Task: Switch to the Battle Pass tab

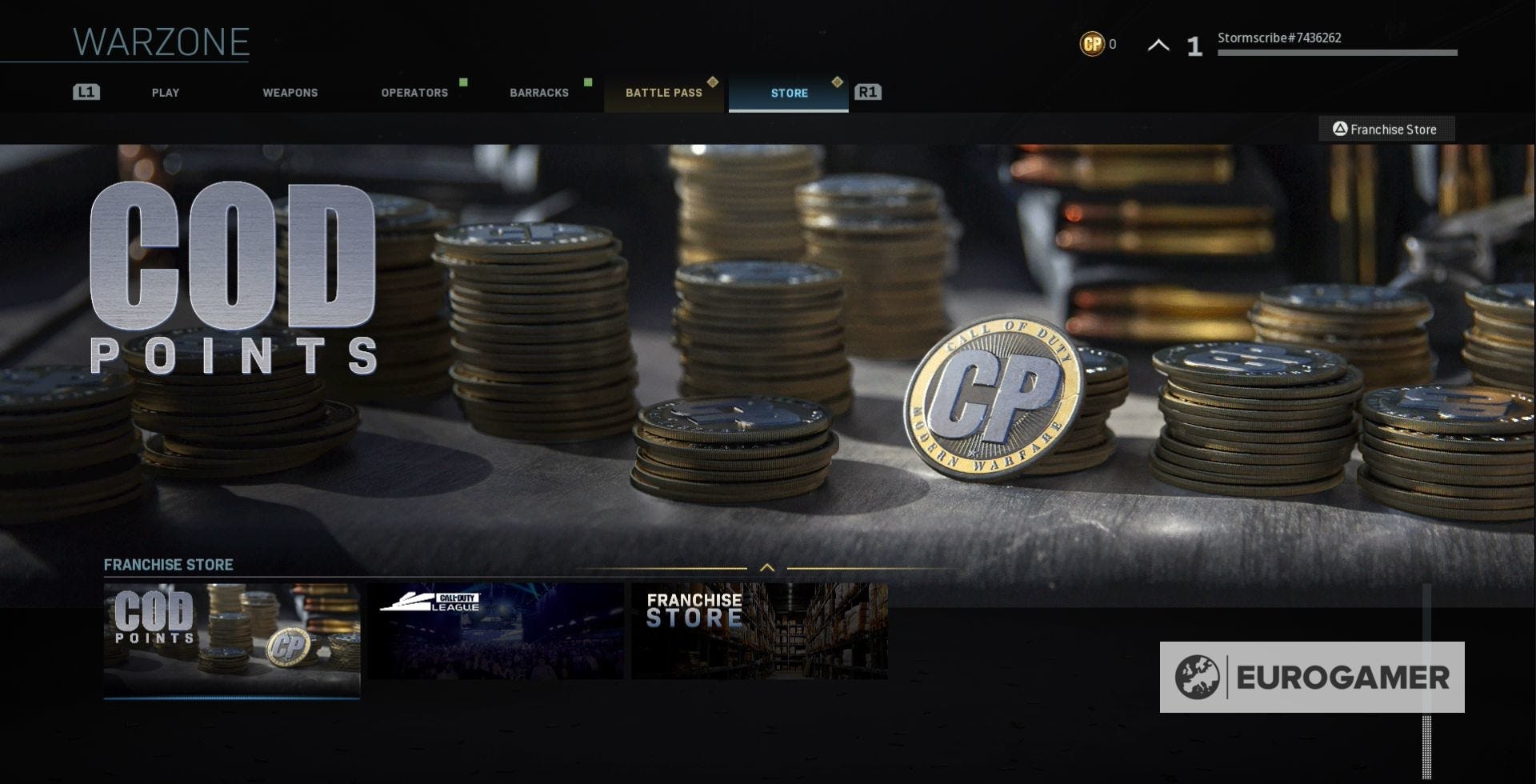Action: point(664,93)
